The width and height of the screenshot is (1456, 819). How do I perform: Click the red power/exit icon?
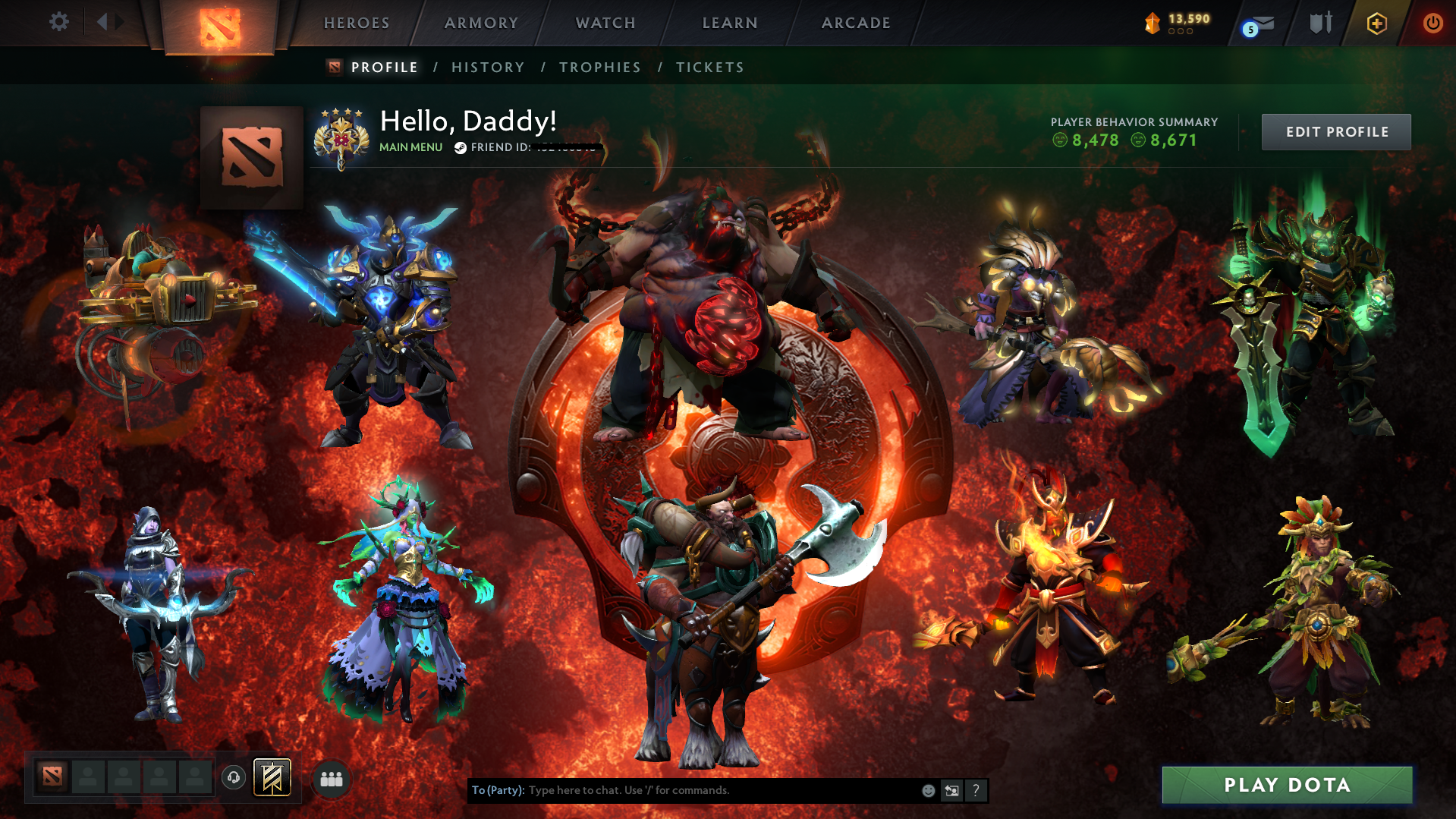click(x=1432, y=24)
